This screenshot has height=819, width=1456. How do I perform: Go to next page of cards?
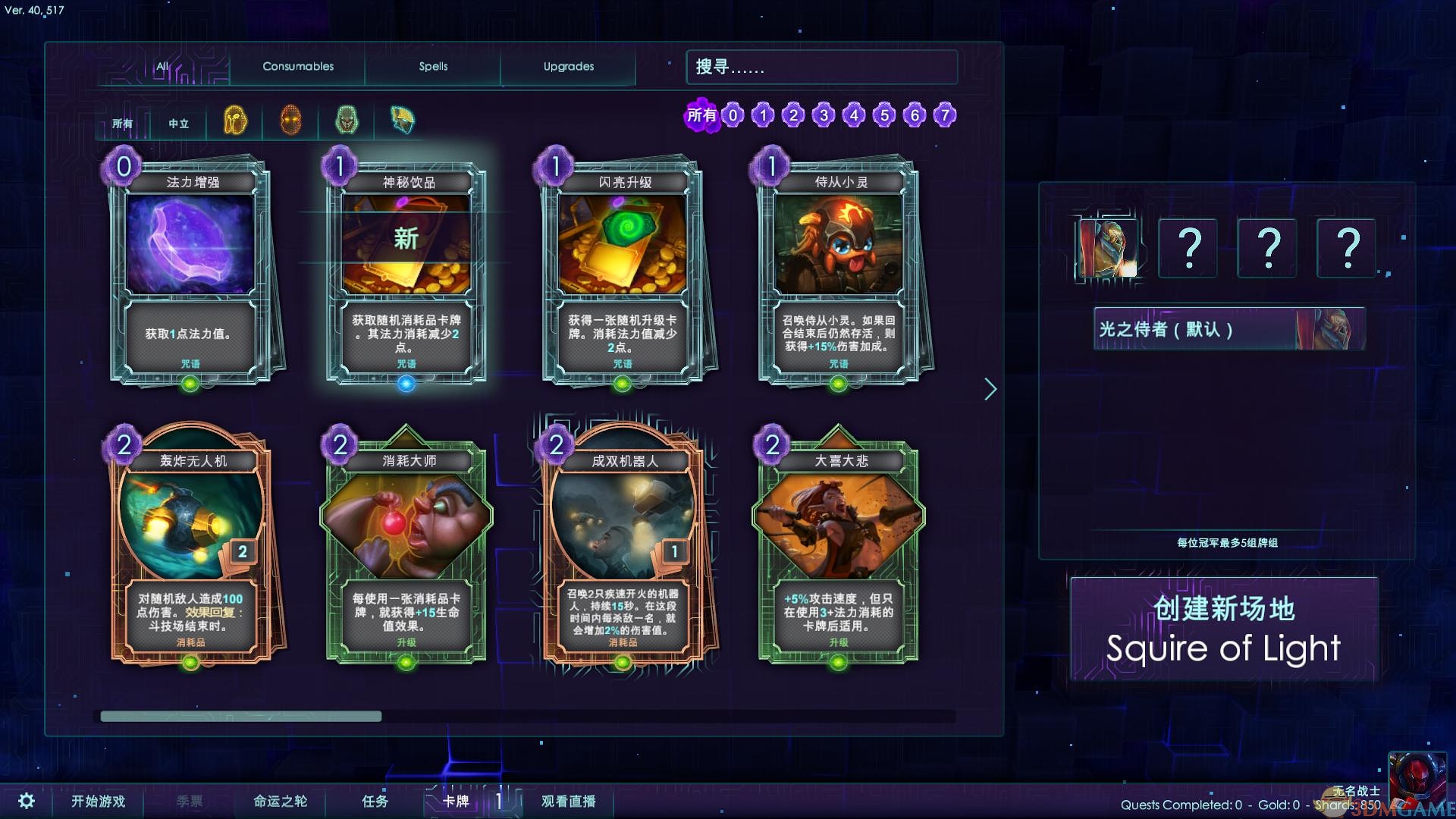point(990,390)
